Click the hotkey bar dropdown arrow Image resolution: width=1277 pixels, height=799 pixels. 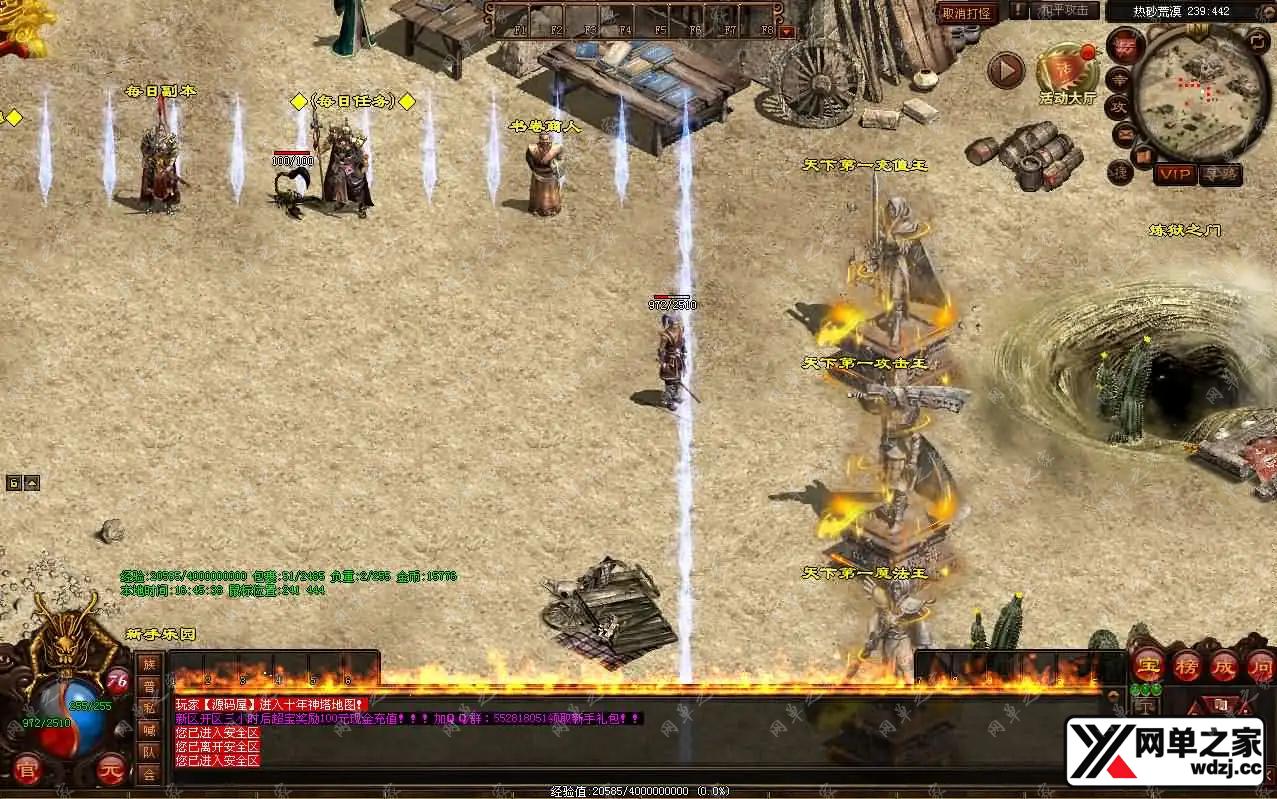coord(786,31)
